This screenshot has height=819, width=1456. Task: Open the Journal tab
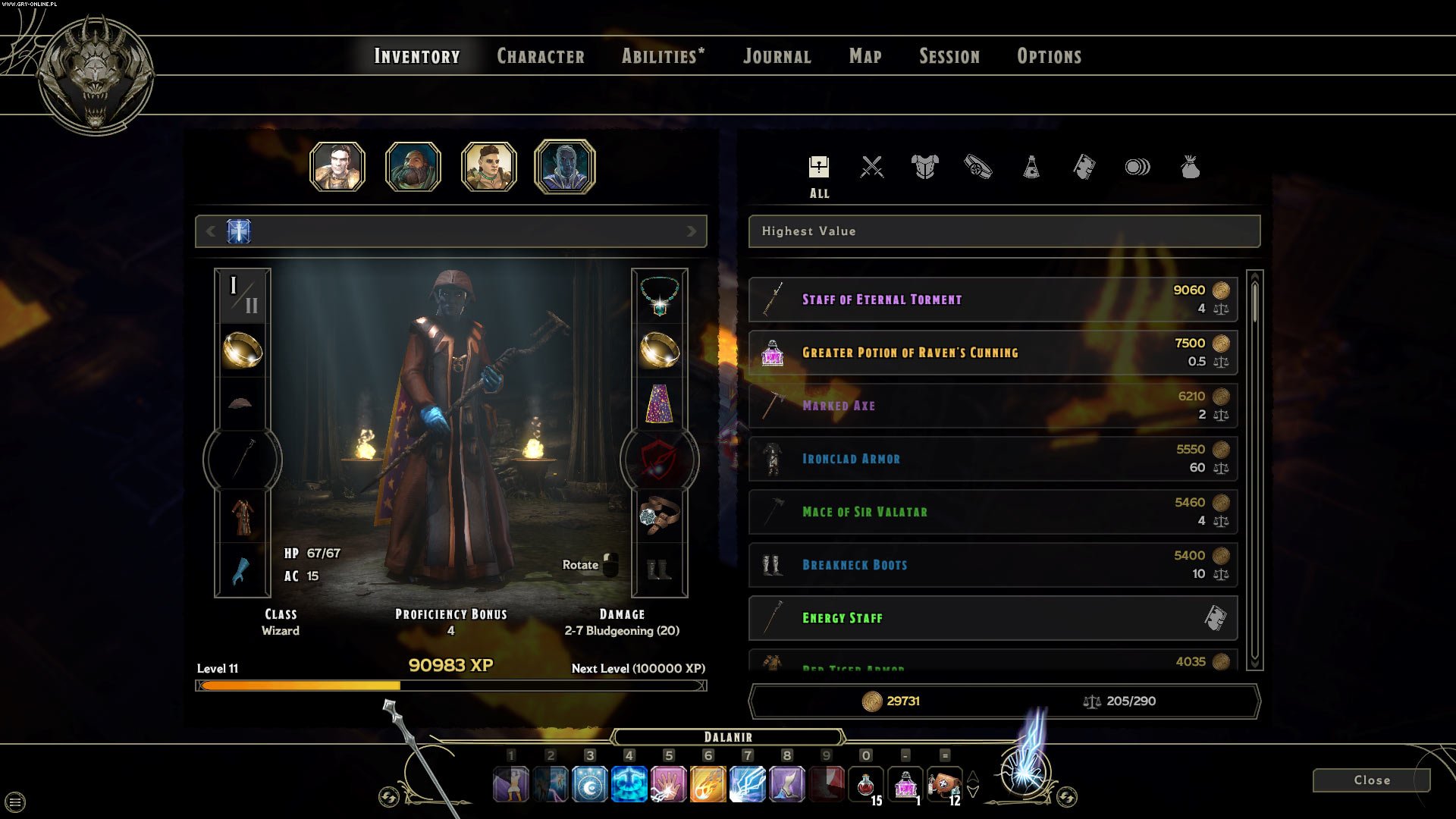777,56
